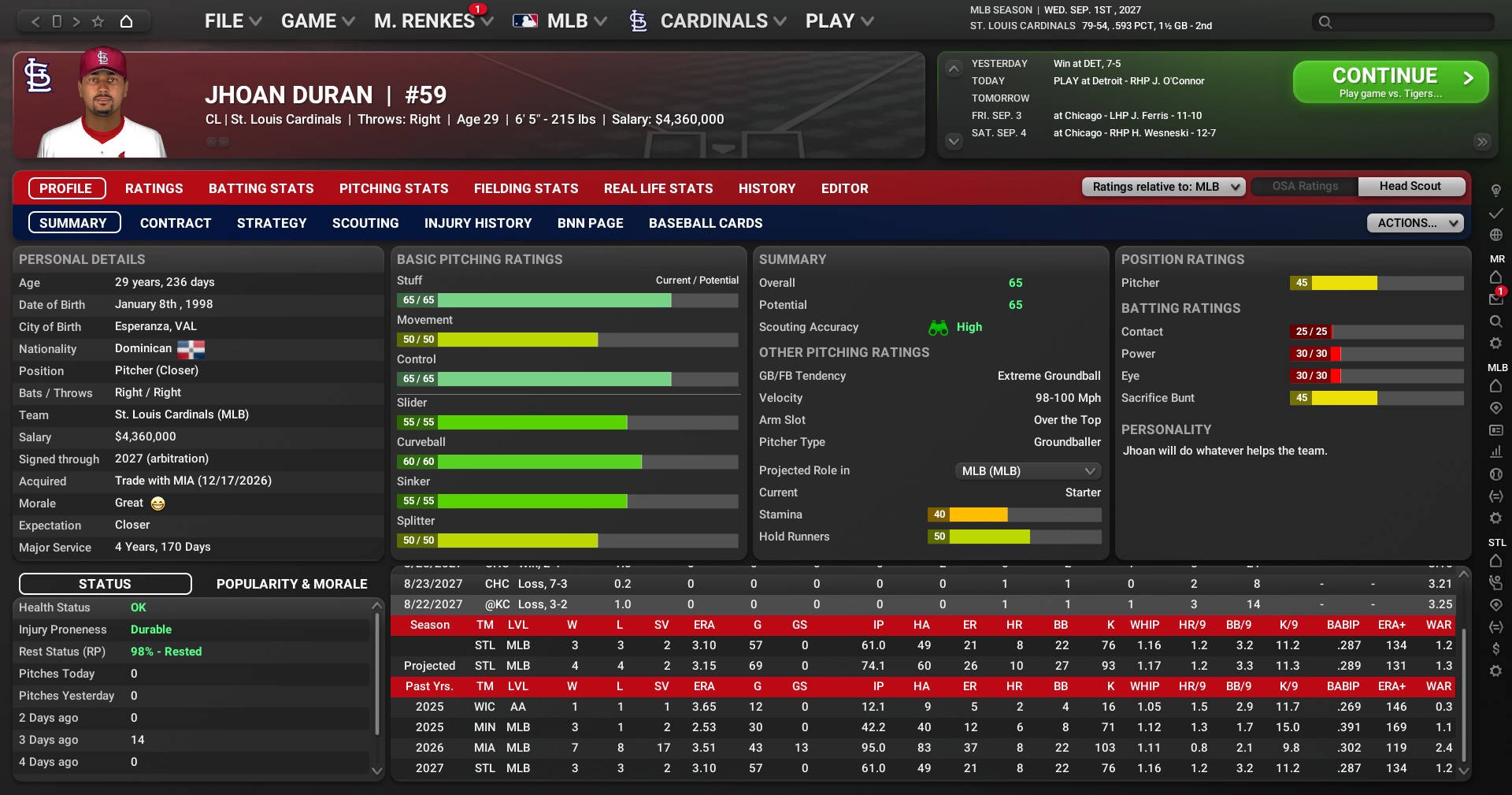Open the ACTIONS dropdown
Viewport: 1512px width, 795px height.
click(1414, 223)
